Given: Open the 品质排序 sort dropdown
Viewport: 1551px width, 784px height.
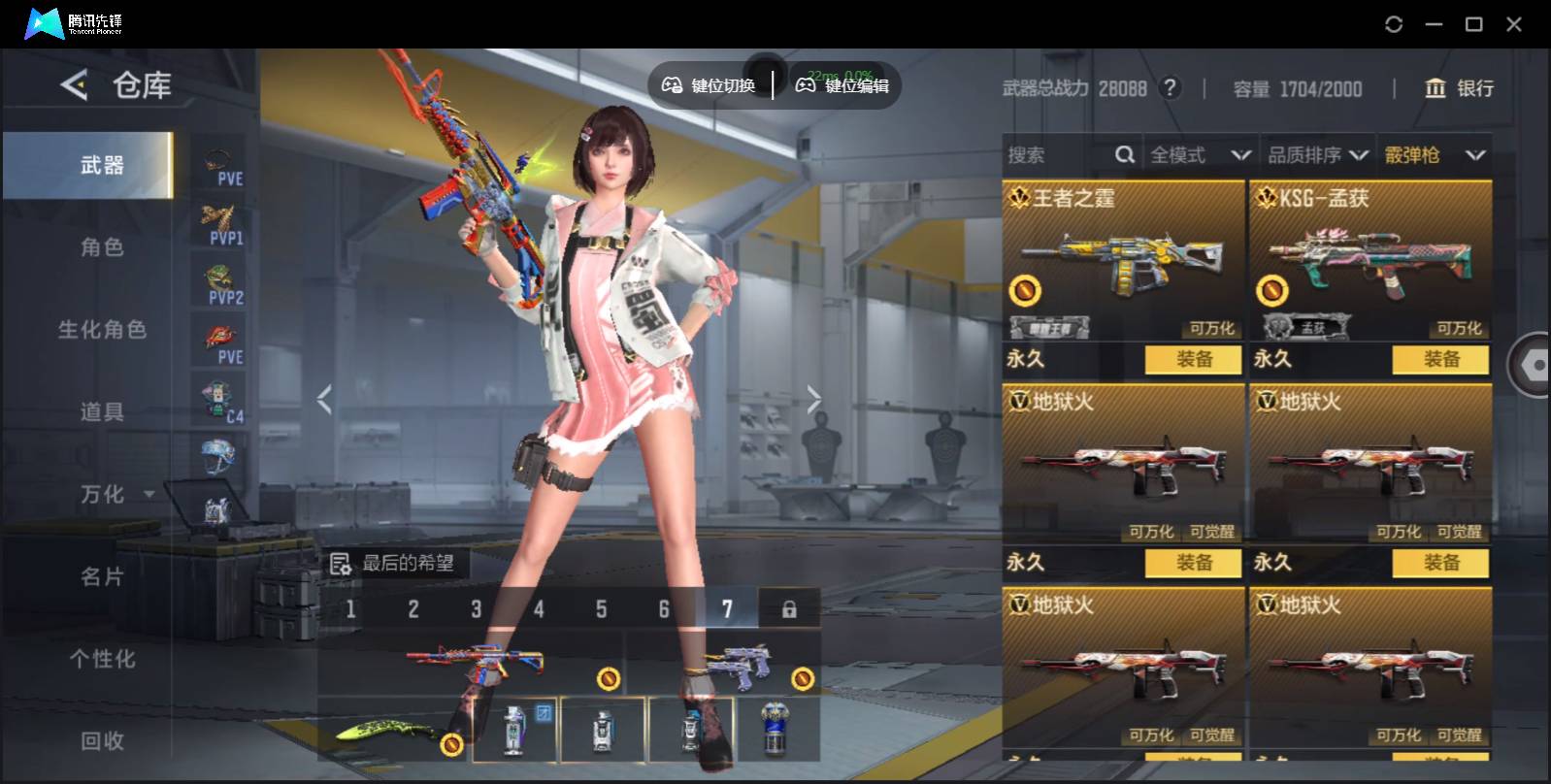Looking at the screenshot, I should point(1318,155).
